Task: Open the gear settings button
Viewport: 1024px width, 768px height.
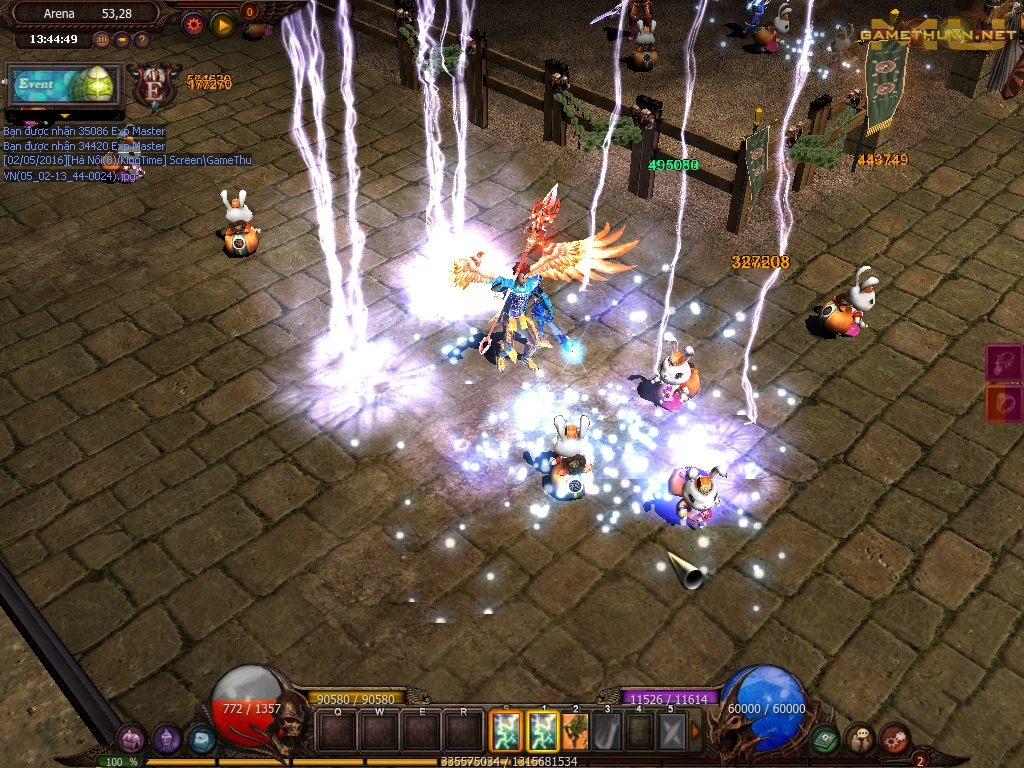Action: pyautogui.click(x=193, y=25)
